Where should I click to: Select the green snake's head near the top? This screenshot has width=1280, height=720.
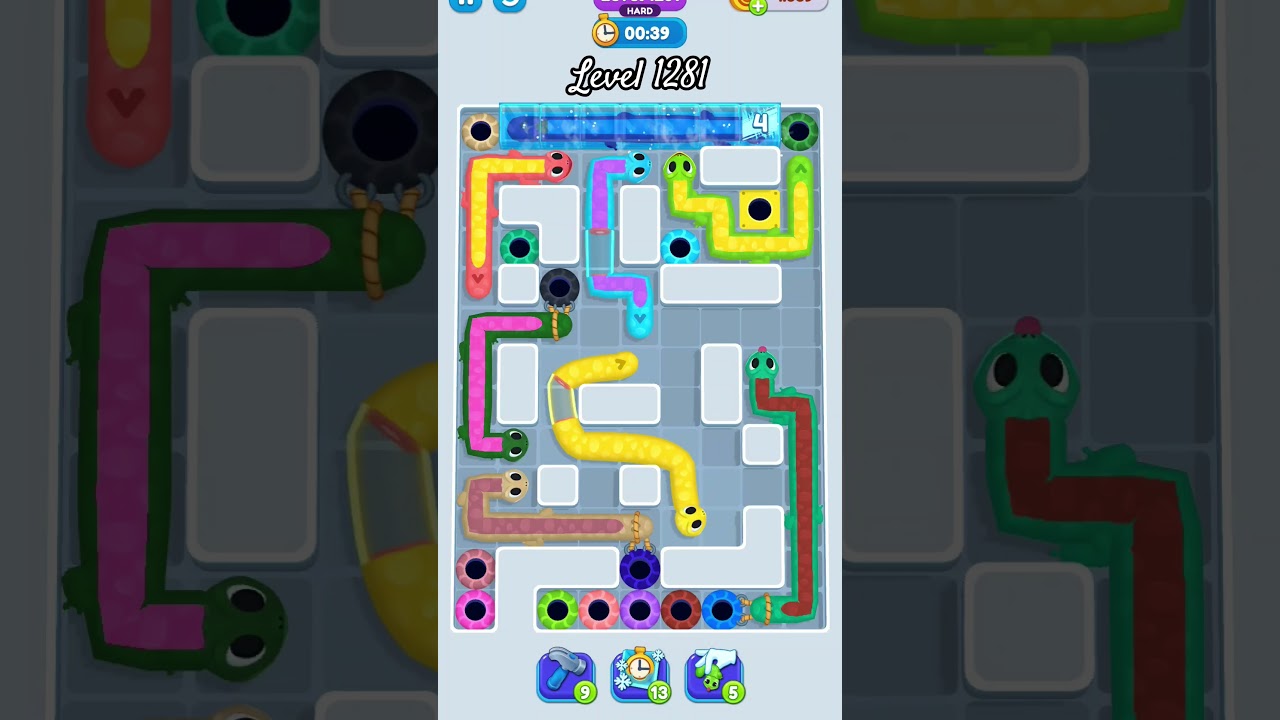[x=678, y=165]
